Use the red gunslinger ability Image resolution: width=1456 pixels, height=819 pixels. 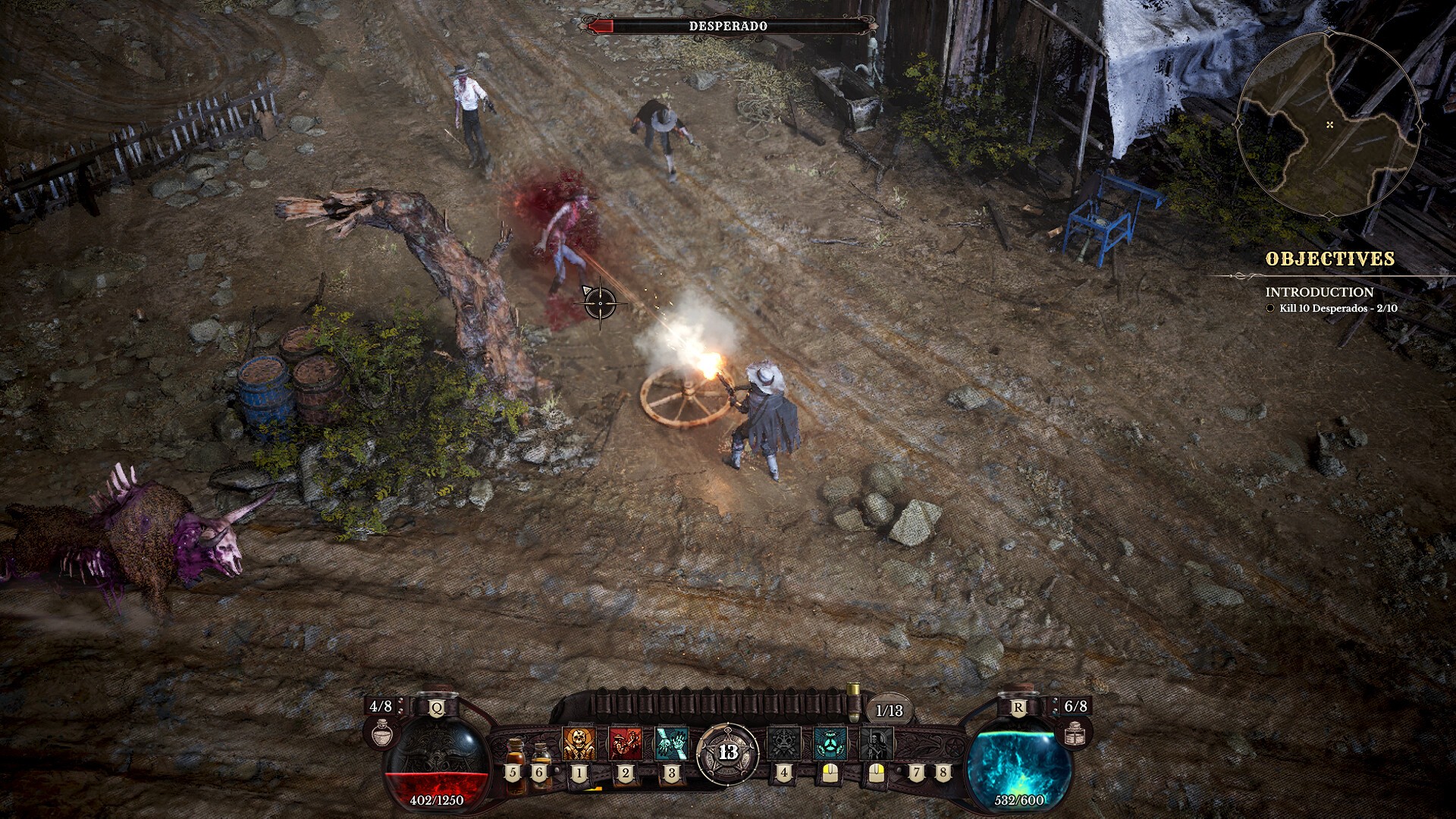(x=625, y=744)
